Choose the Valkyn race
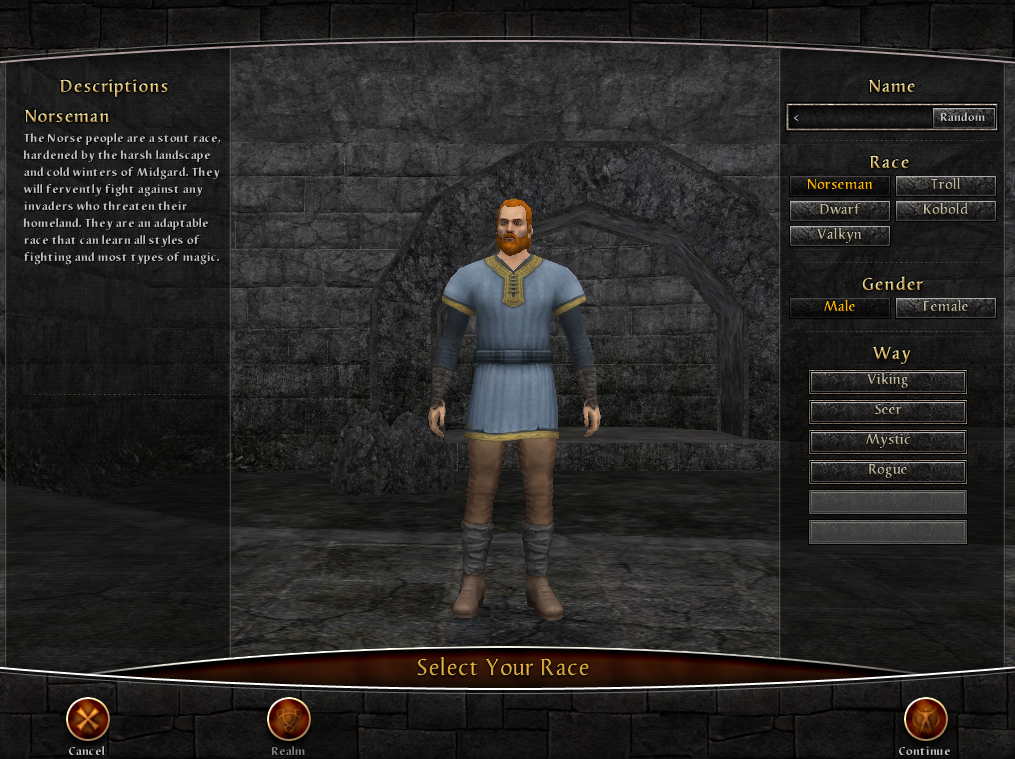 (x=839, y=235)
